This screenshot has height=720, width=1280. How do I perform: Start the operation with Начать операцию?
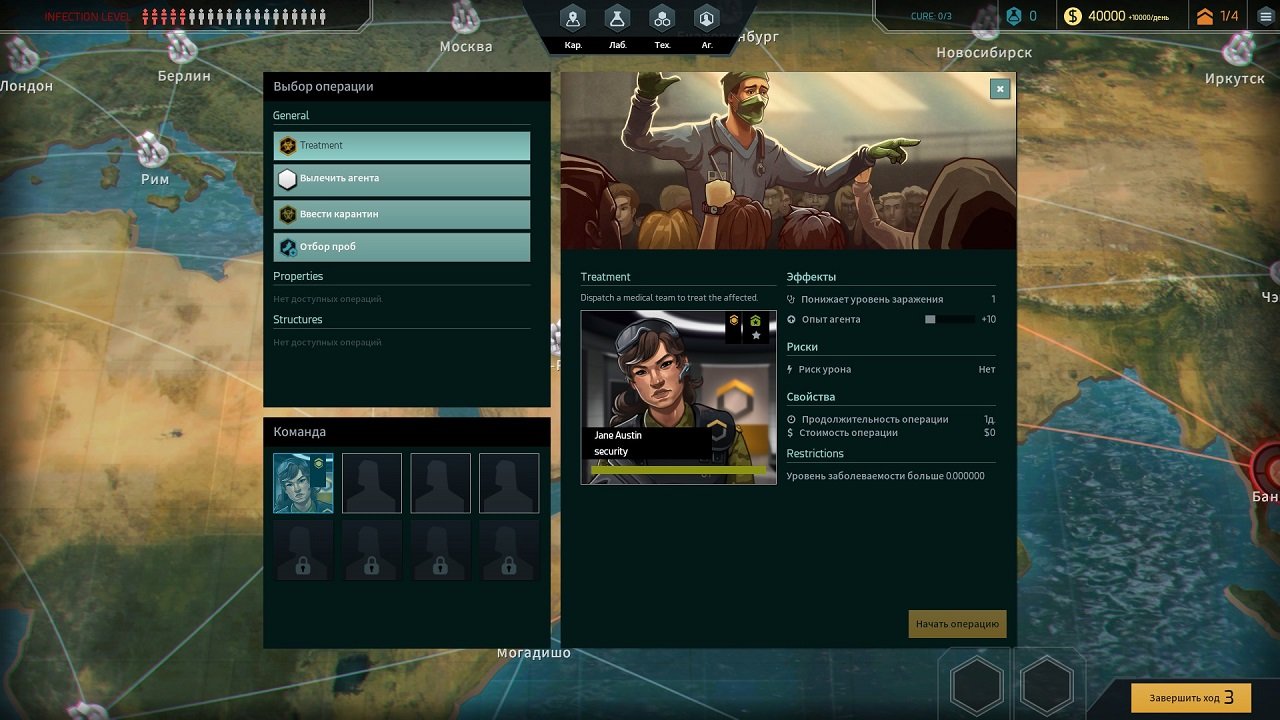(x=957, y=624)
